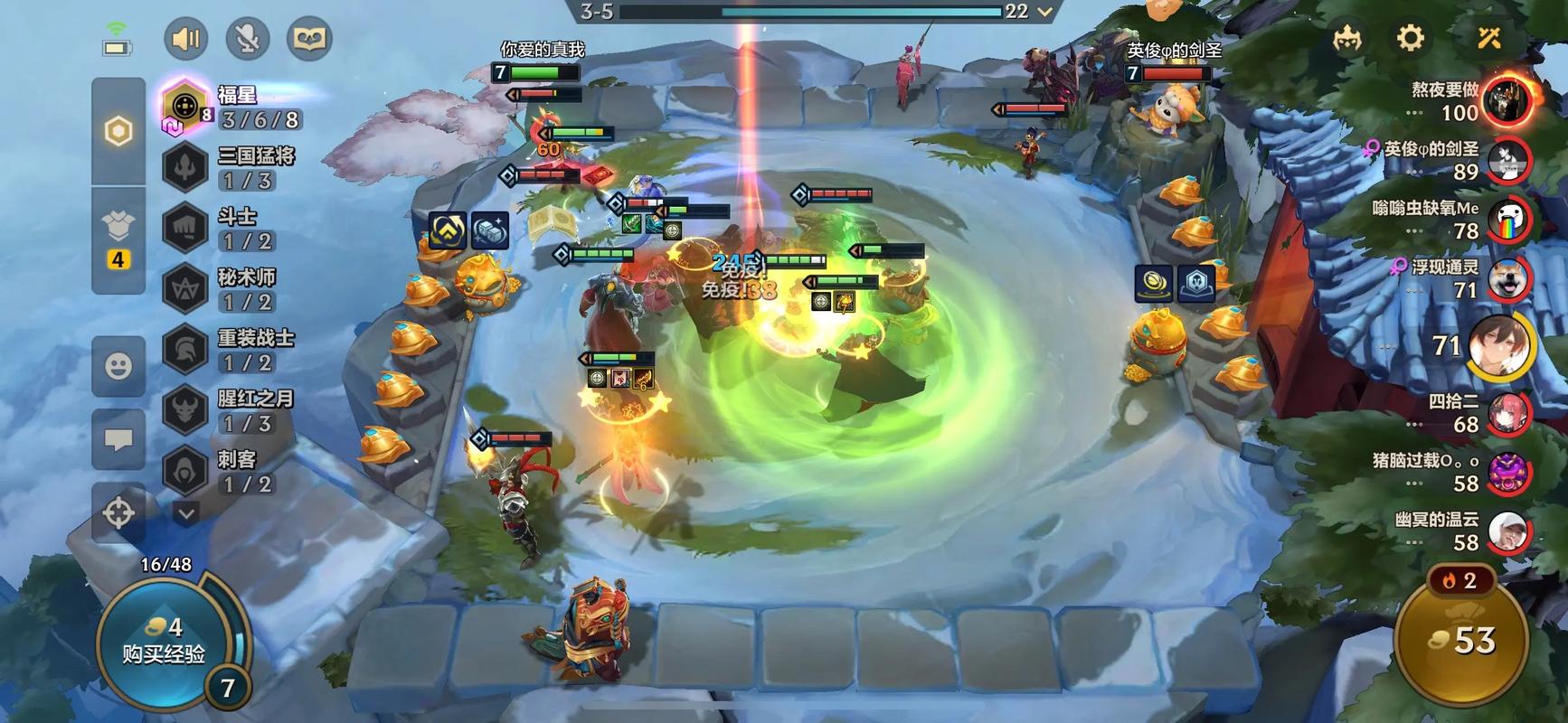Open the hexagon traits tab
This screenshot has width=1568, height=723.
(x=118, y=132)
